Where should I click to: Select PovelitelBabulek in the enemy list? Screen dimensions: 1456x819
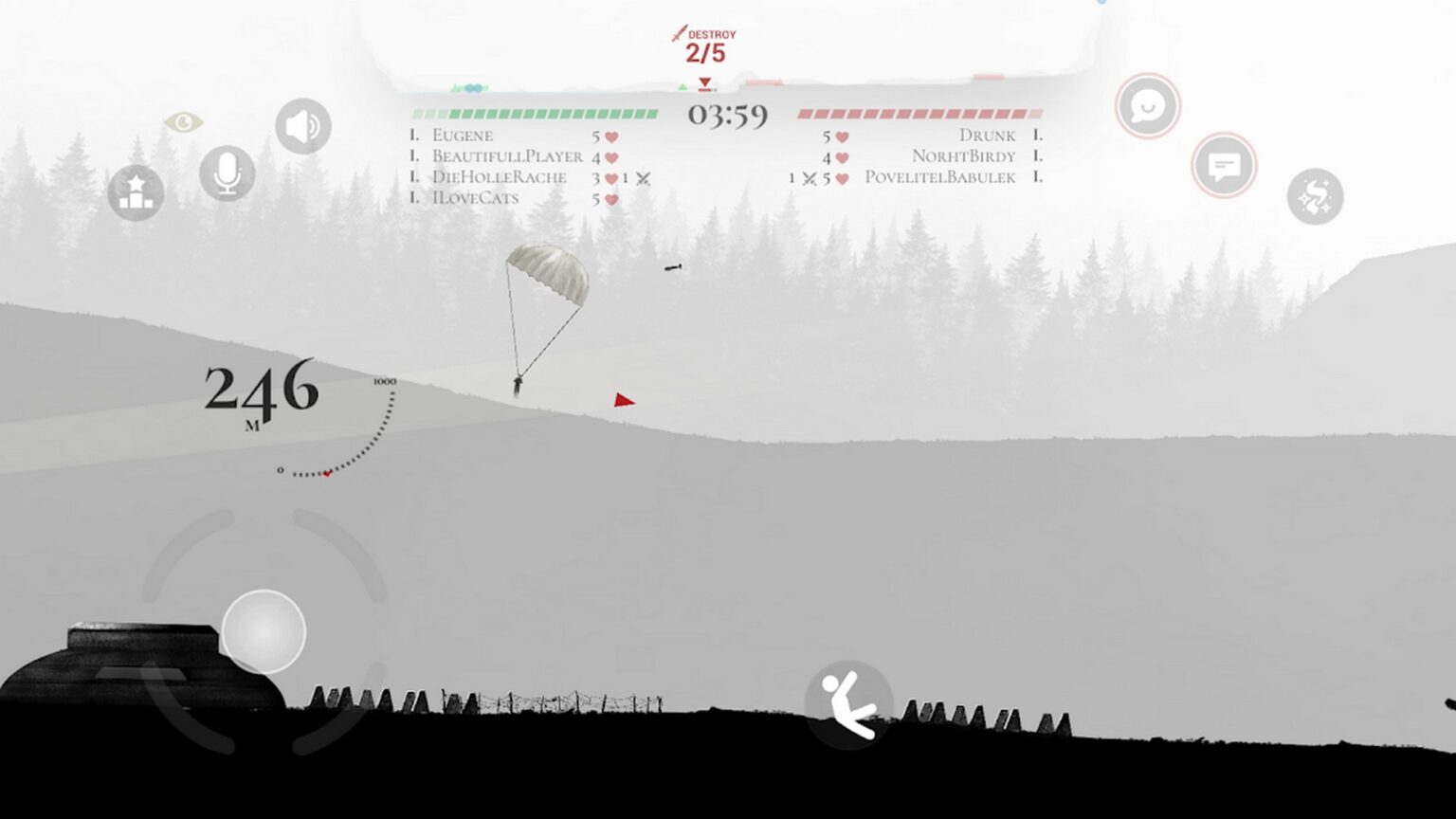(x=939, y=177)
